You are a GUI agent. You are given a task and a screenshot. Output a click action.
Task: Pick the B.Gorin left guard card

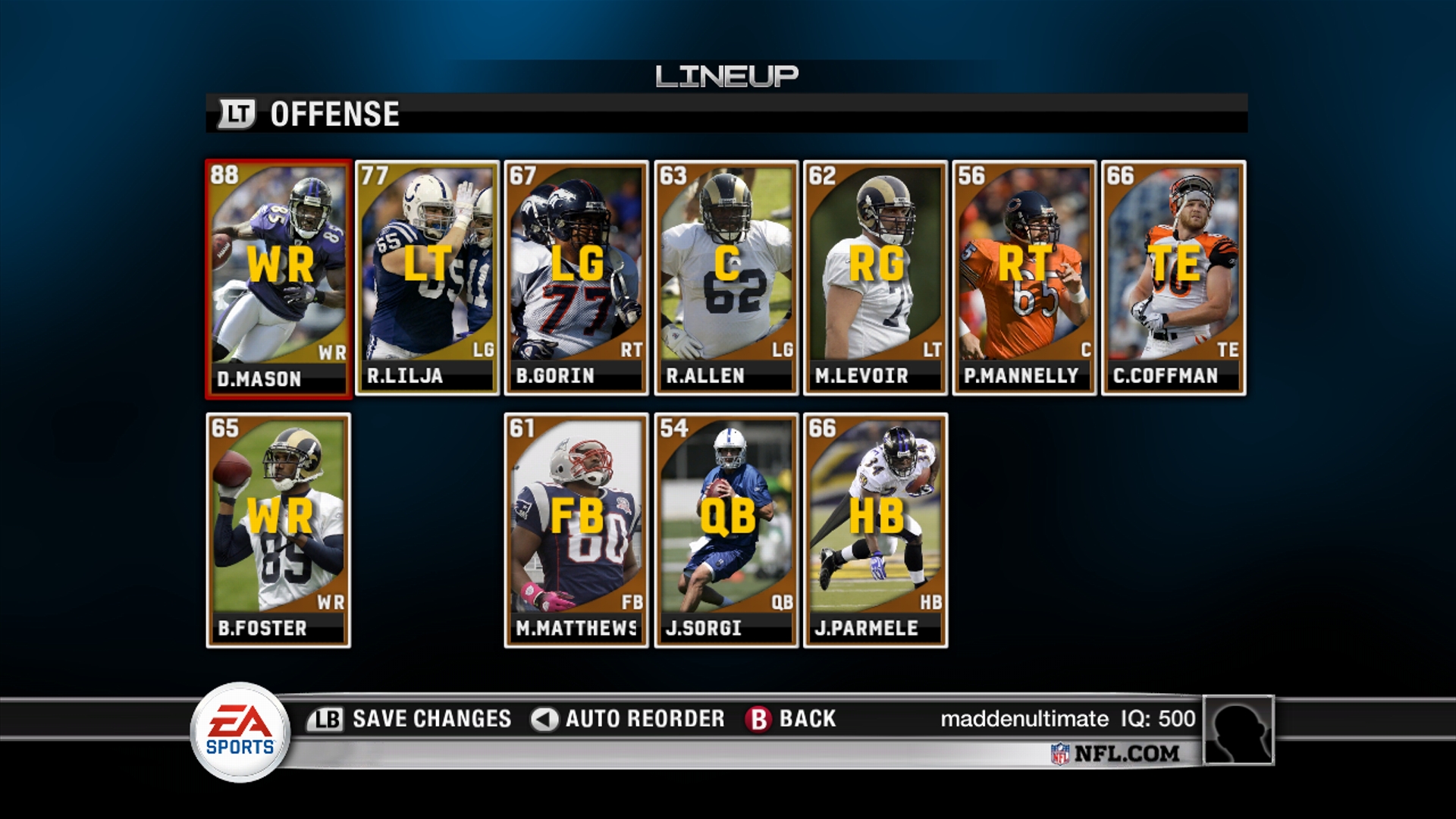pos(576,278)
